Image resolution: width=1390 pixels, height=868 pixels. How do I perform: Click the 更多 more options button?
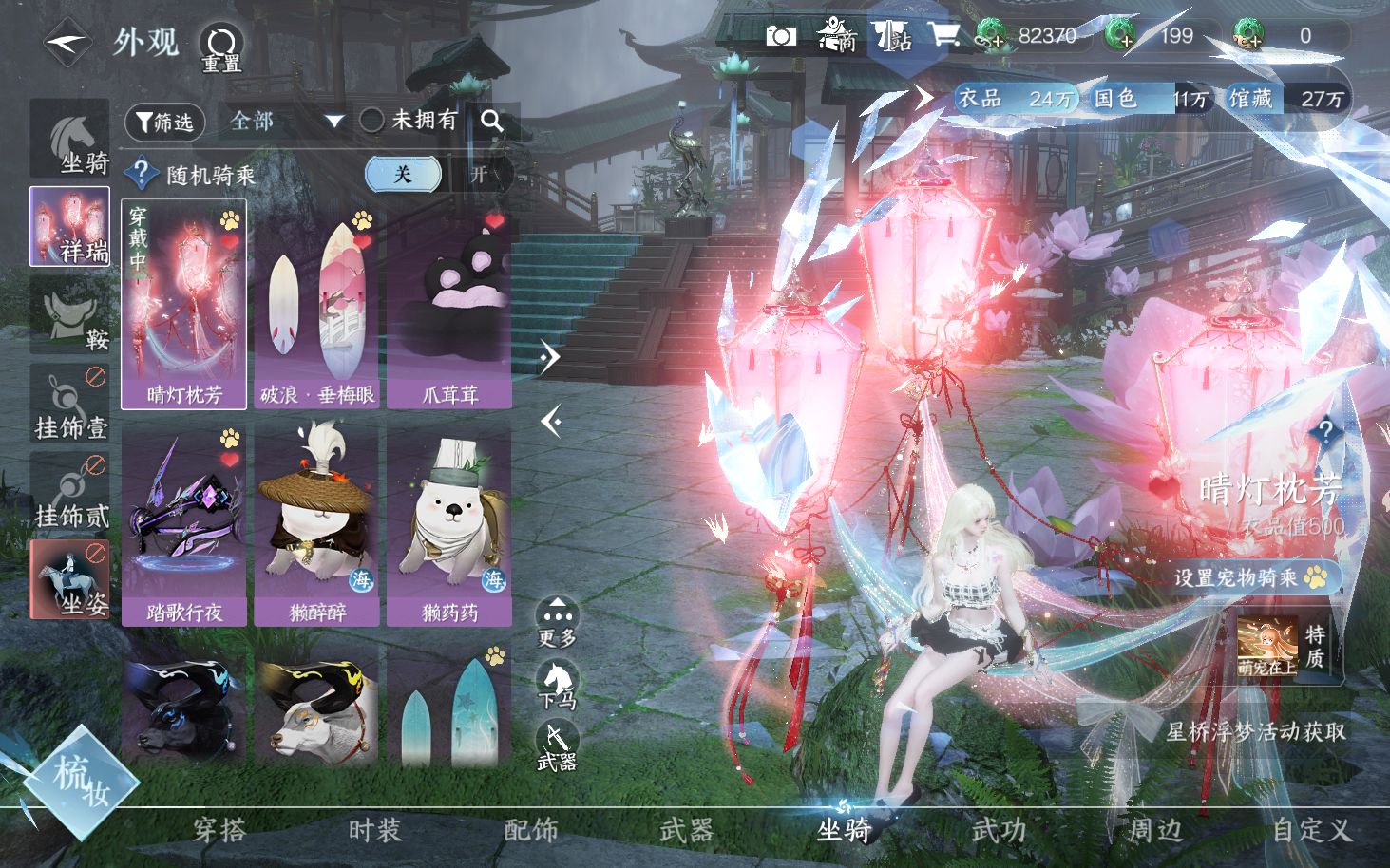(557, 622)
